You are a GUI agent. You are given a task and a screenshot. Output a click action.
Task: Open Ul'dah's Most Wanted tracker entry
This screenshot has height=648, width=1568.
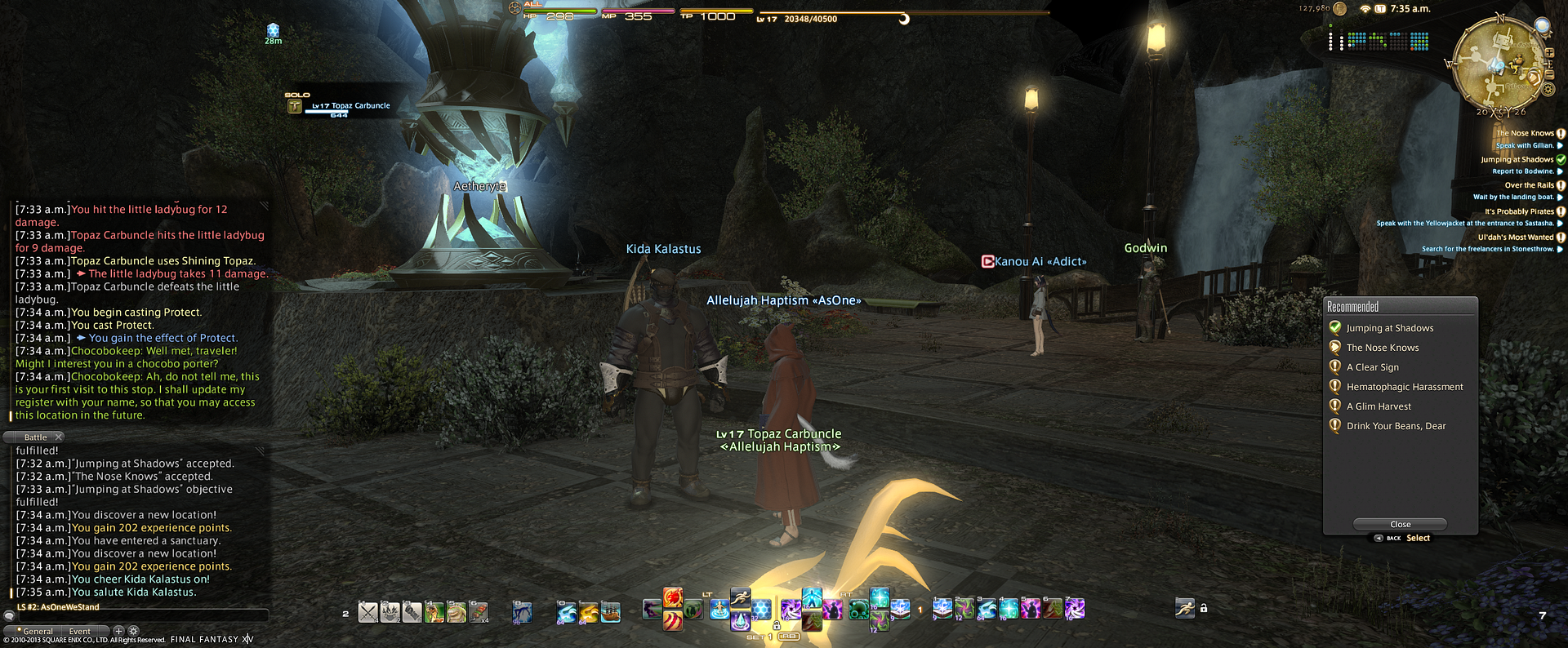pos(1515,237)
